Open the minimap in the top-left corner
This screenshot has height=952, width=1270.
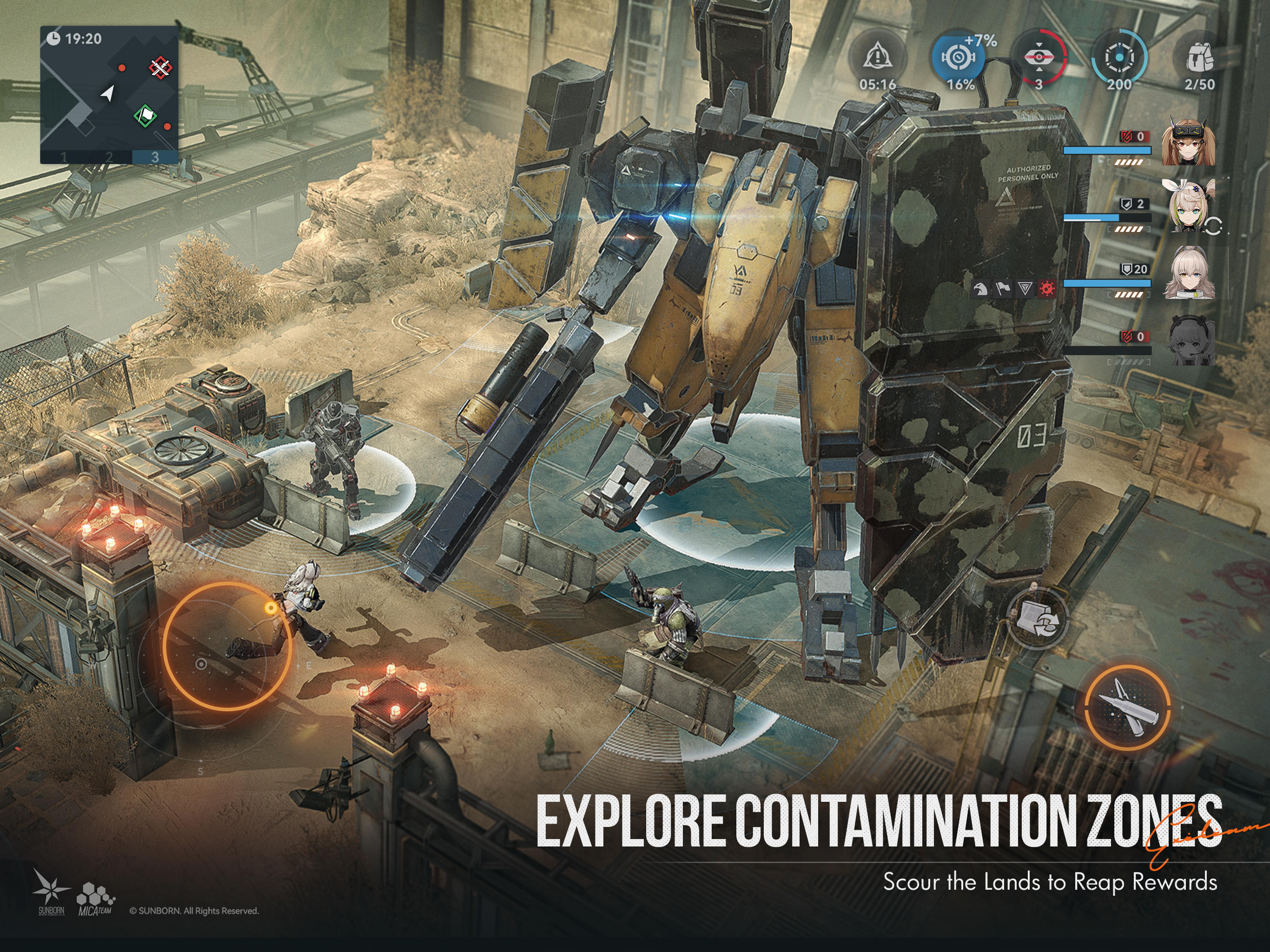tap(109, 92)
